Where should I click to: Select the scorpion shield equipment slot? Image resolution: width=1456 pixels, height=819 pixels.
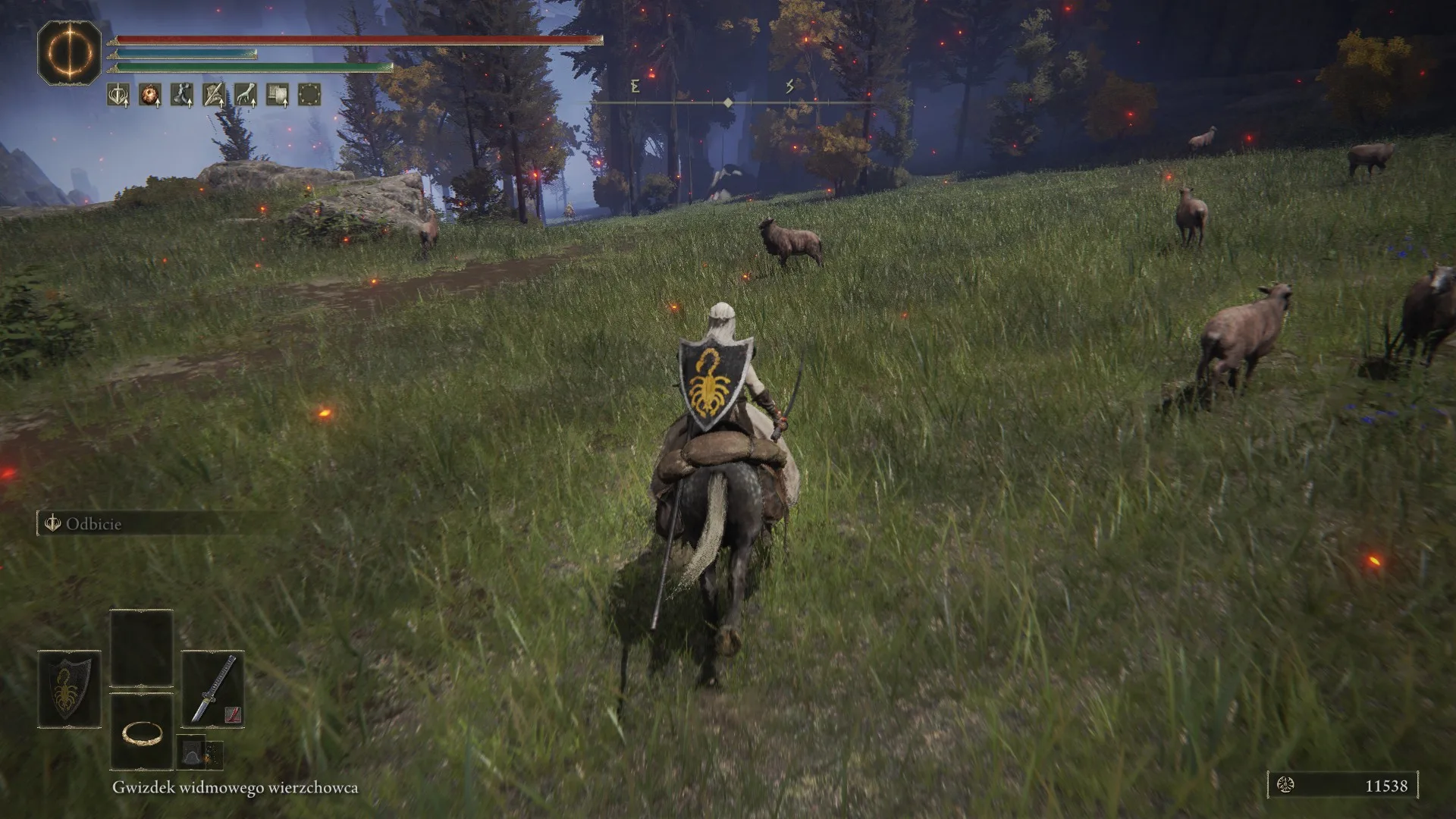69,689
